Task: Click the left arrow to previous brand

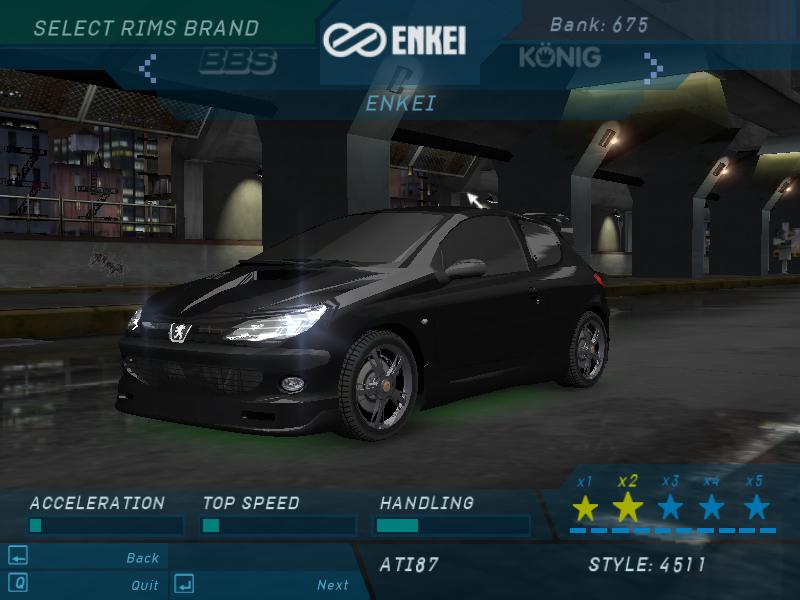Action: [148, 68]
